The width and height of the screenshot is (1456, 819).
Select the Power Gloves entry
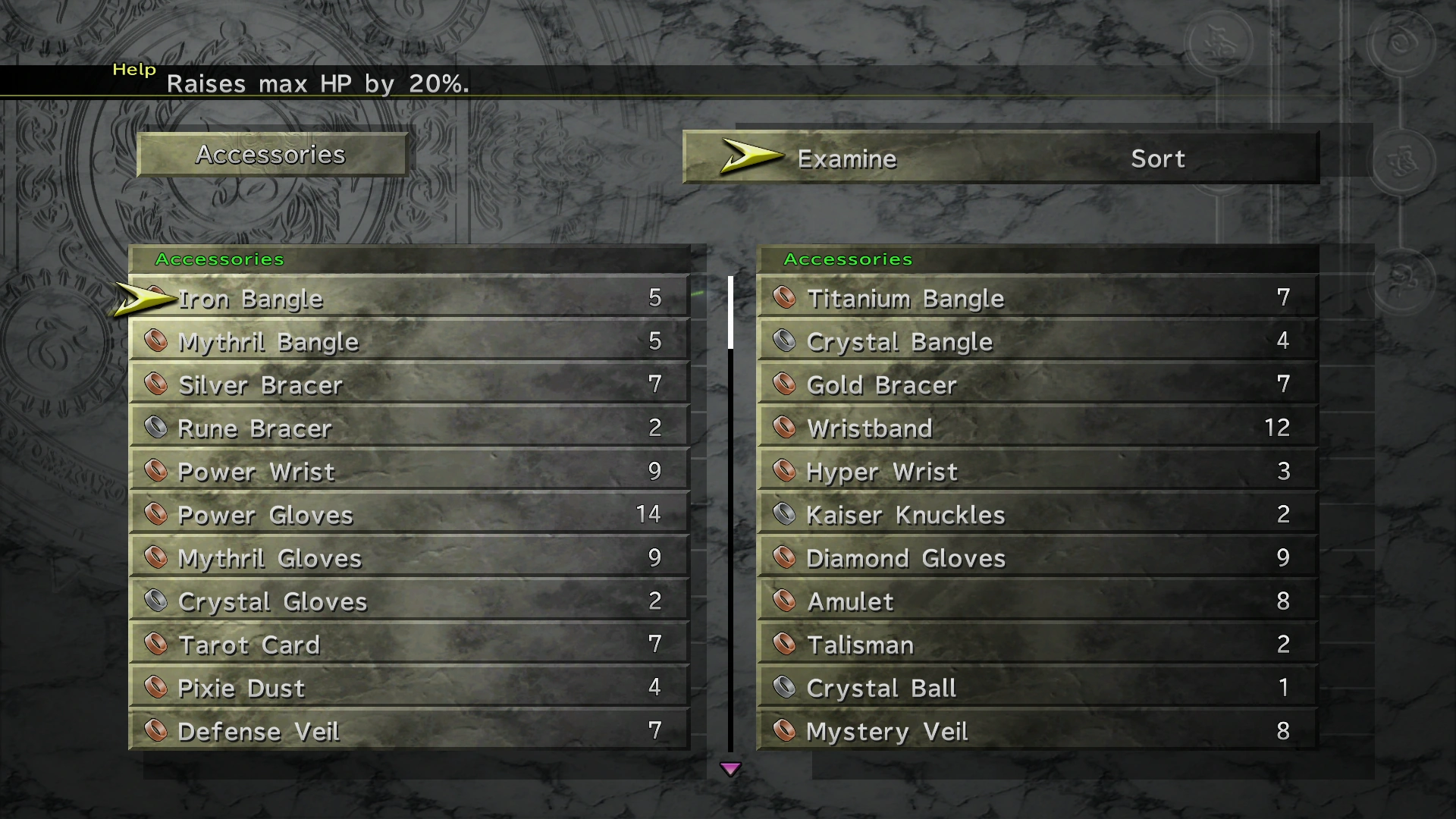click(x=409, y=514)
